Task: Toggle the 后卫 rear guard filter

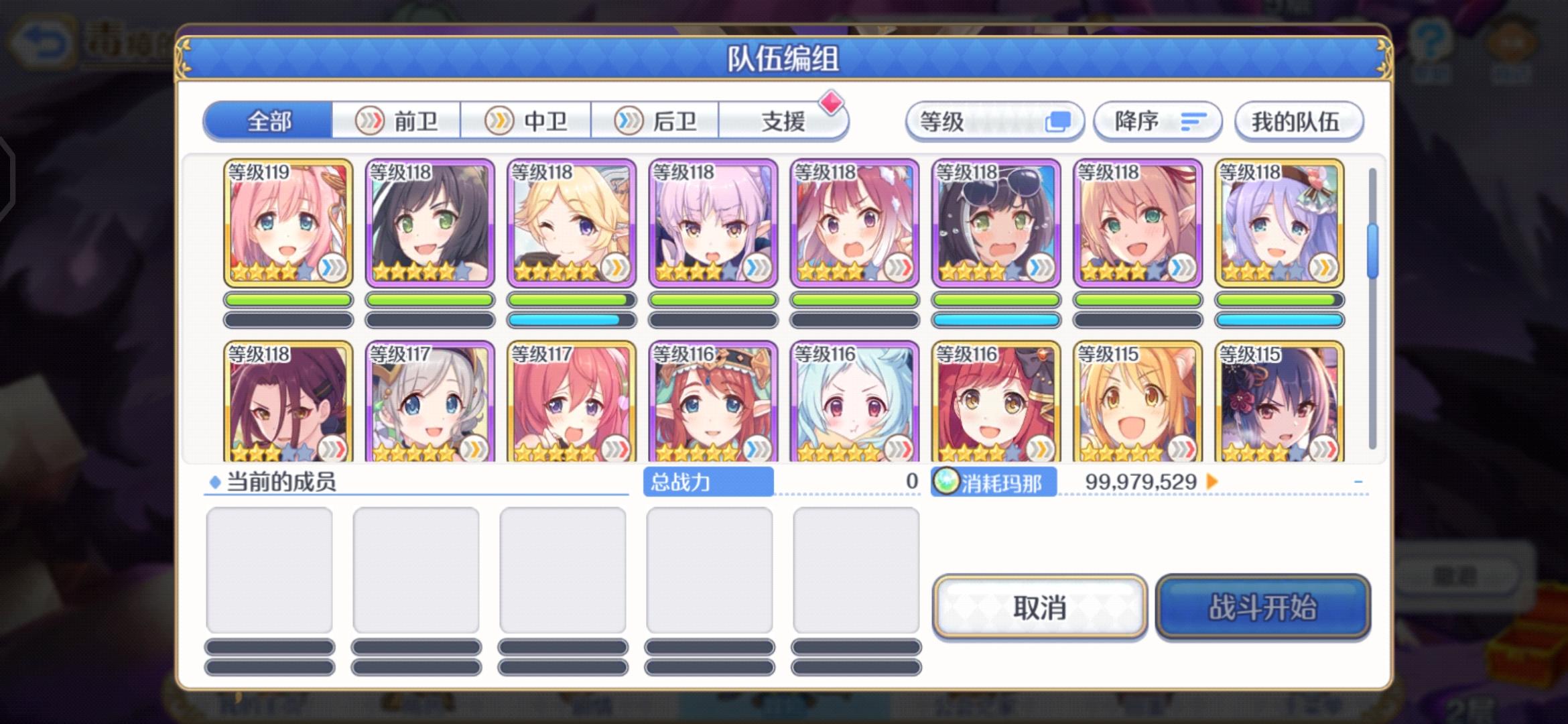Action: [655, 121]
